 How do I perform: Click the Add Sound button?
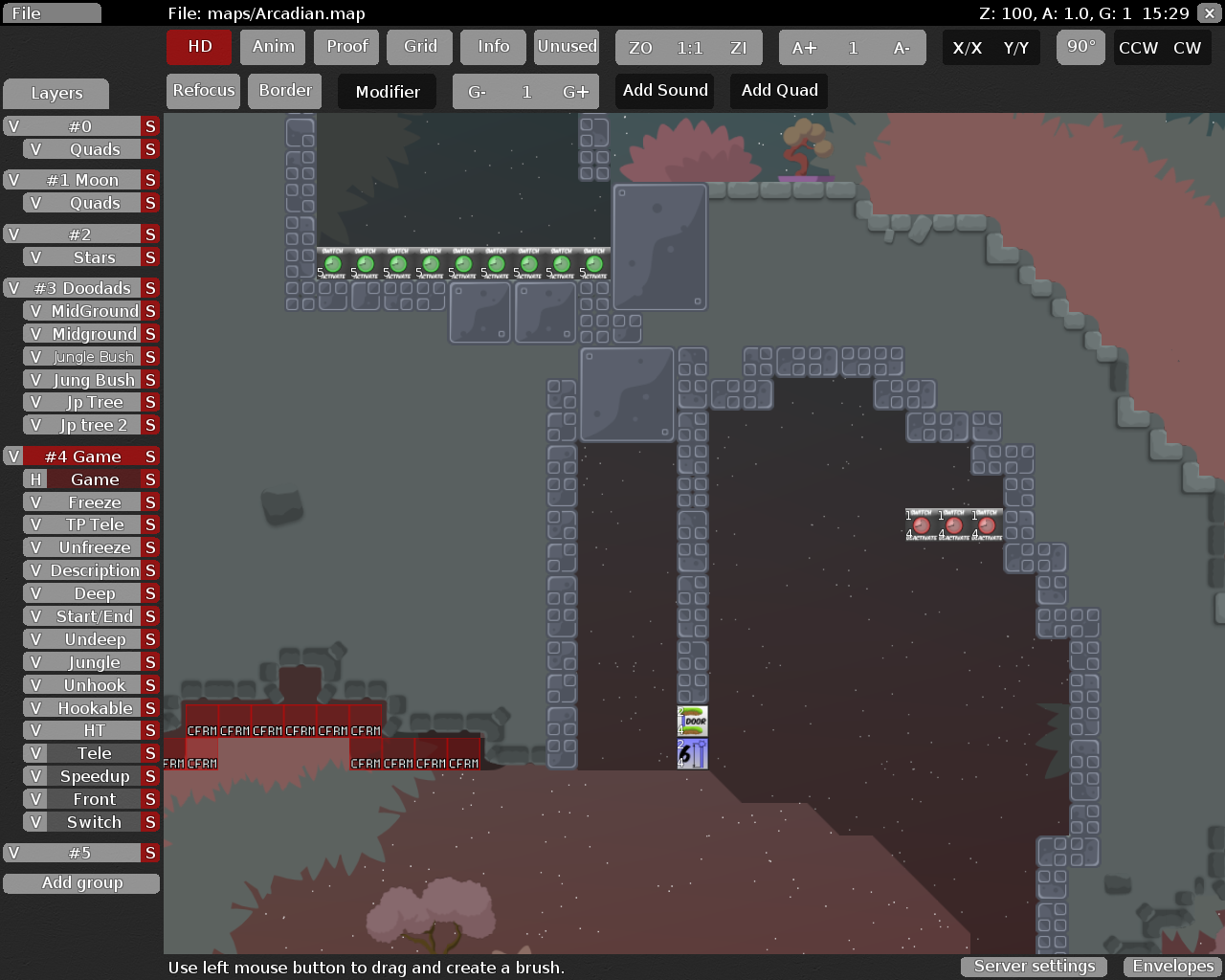(x=665, y=91)
